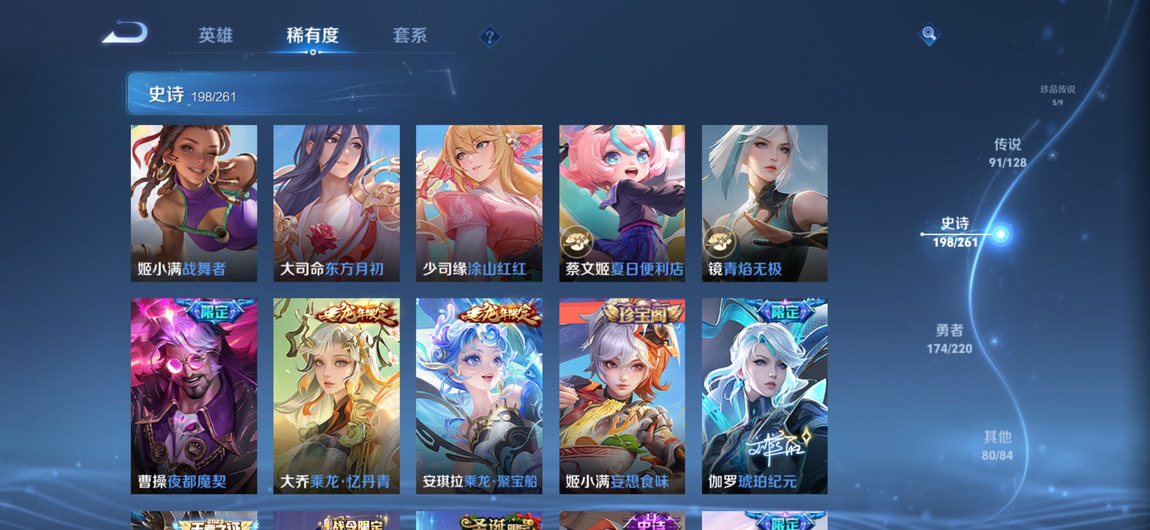Jump to the 传说 rarity section

(1007, 152)
